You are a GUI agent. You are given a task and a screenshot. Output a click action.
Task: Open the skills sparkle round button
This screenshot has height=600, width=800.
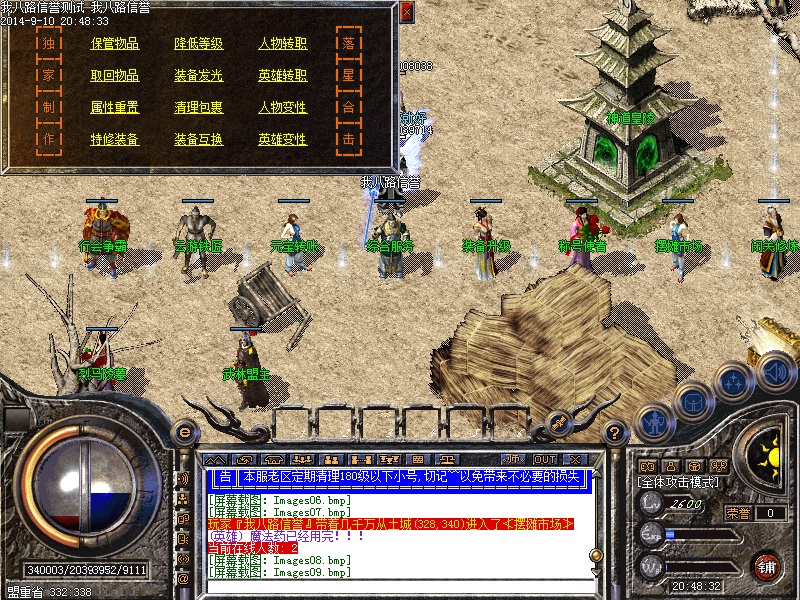pyautogui.click(x=735, y=381)
